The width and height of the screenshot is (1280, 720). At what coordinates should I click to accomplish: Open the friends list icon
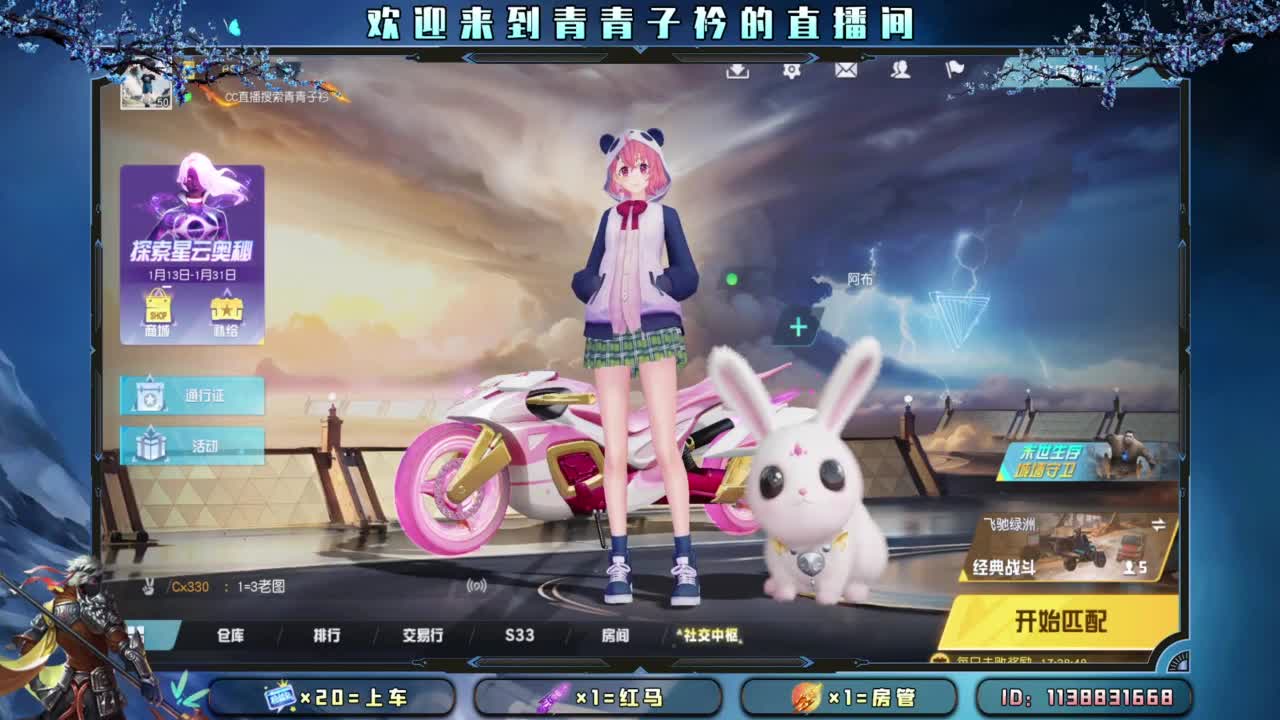[x=900, y=72]
